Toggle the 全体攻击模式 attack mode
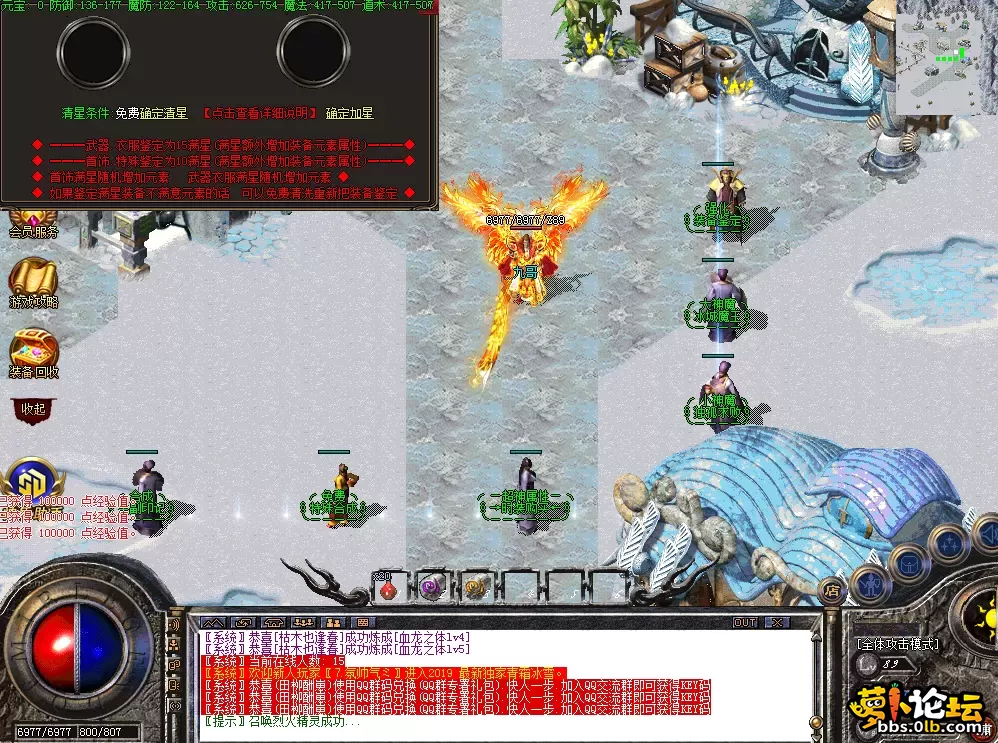 point(897,644)
